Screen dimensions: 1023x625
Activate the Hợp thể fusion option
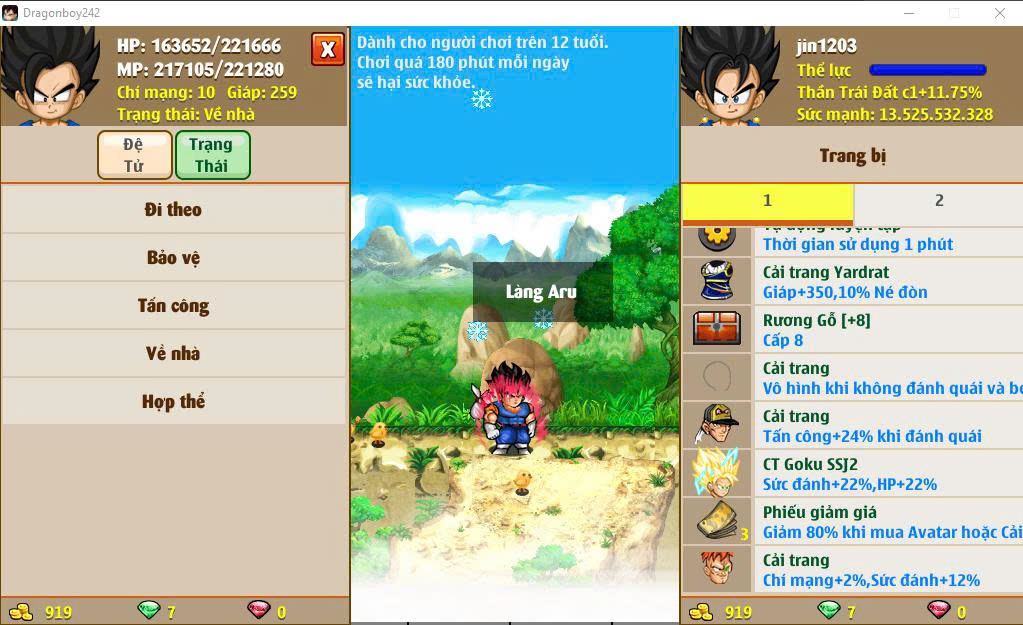pos(174,402)
